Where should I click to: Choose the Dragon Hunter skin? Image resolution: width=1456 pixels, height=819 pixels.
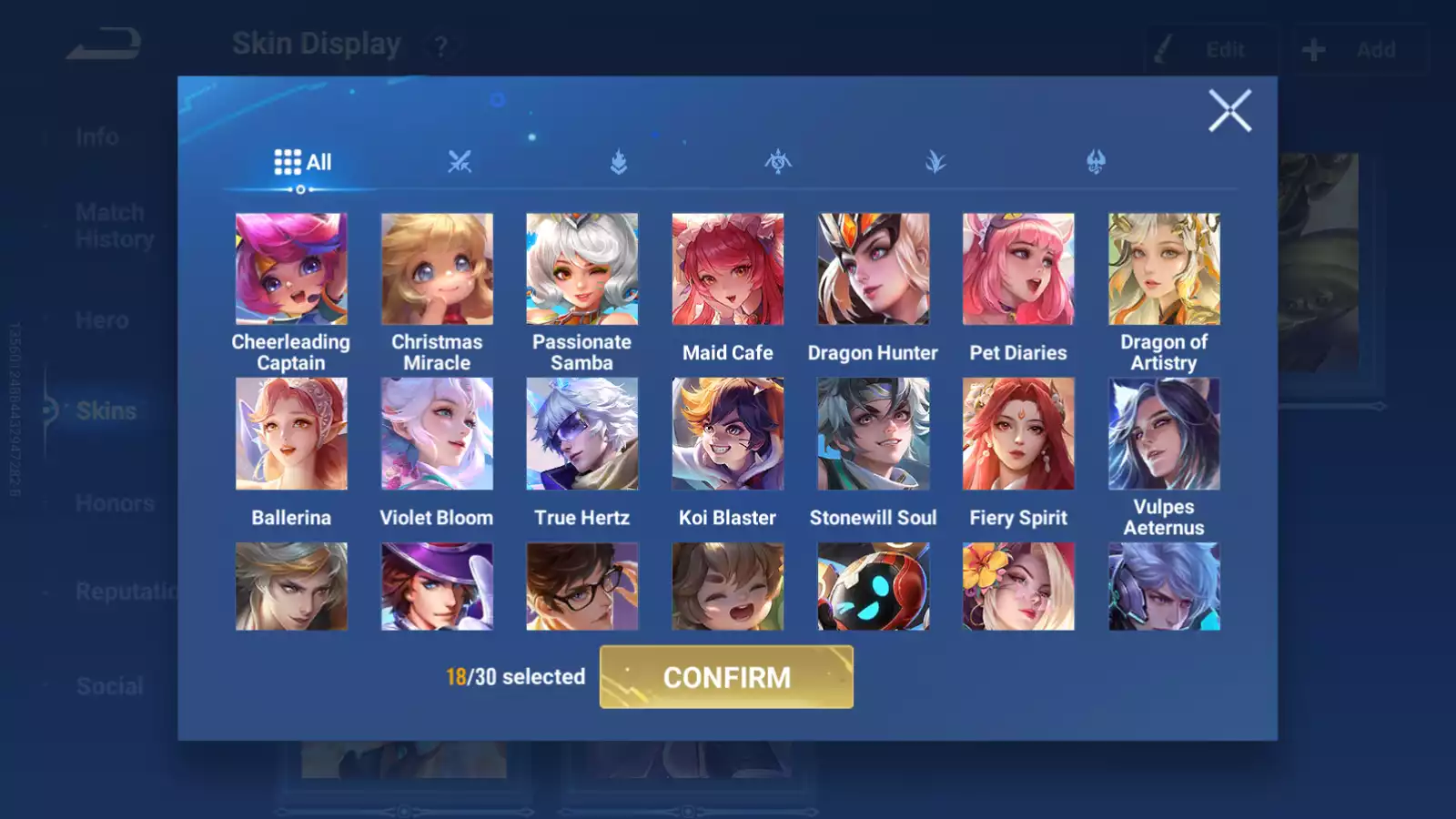[x=874, y=269]
